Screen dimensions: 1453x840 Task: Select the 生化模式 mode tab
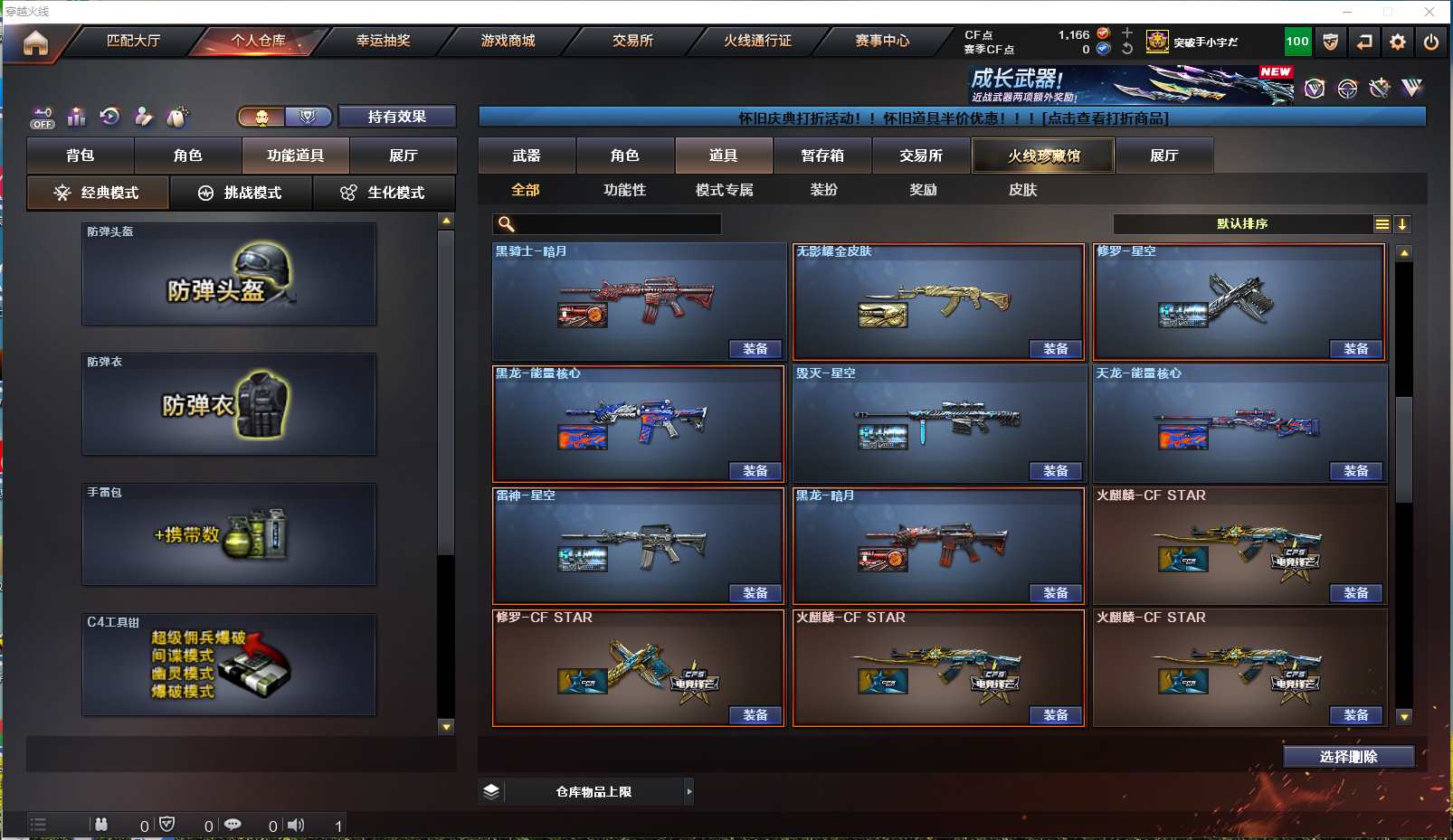(384, 193)
